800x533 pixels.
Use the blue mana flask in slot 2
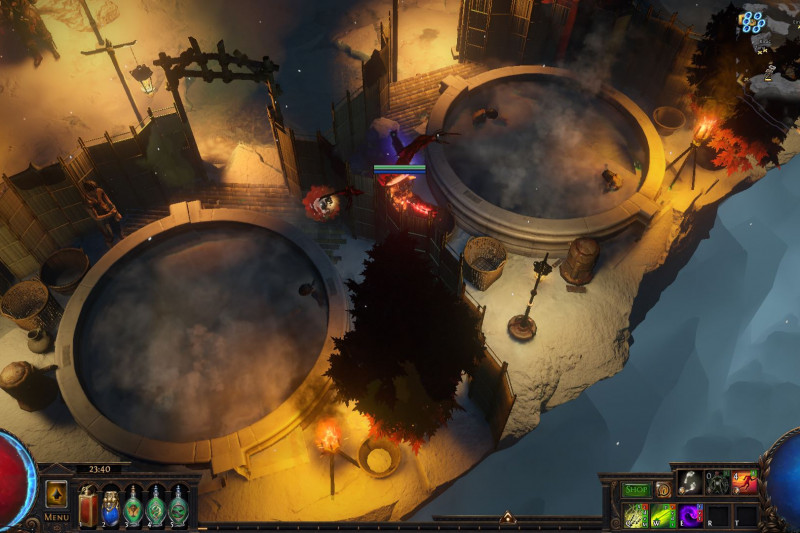click(x=110, y=506)
